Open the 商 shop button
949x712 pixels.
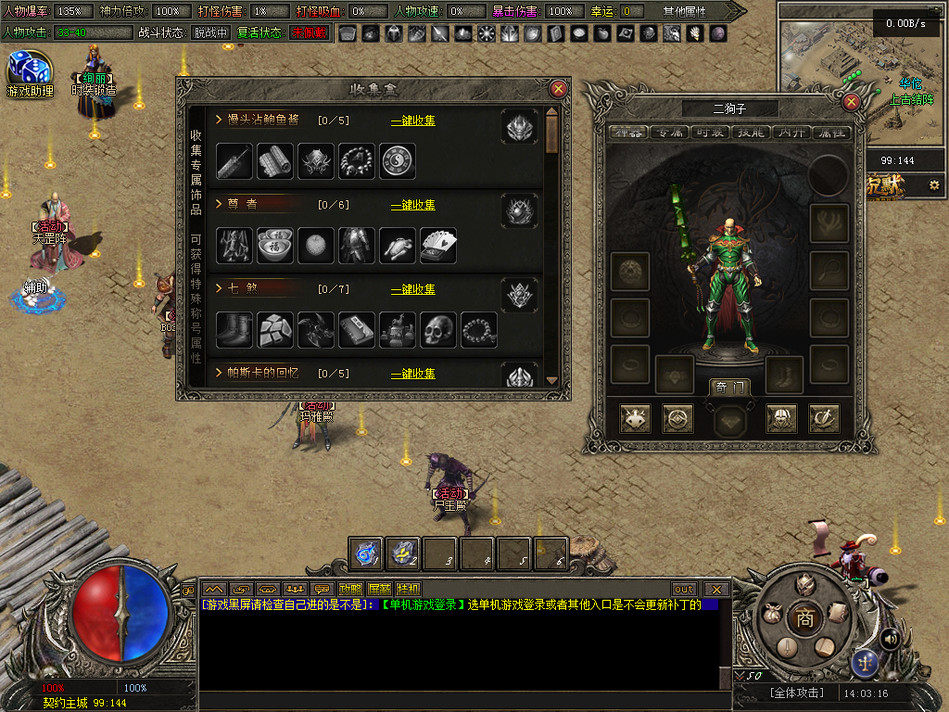tap(805, 619)
